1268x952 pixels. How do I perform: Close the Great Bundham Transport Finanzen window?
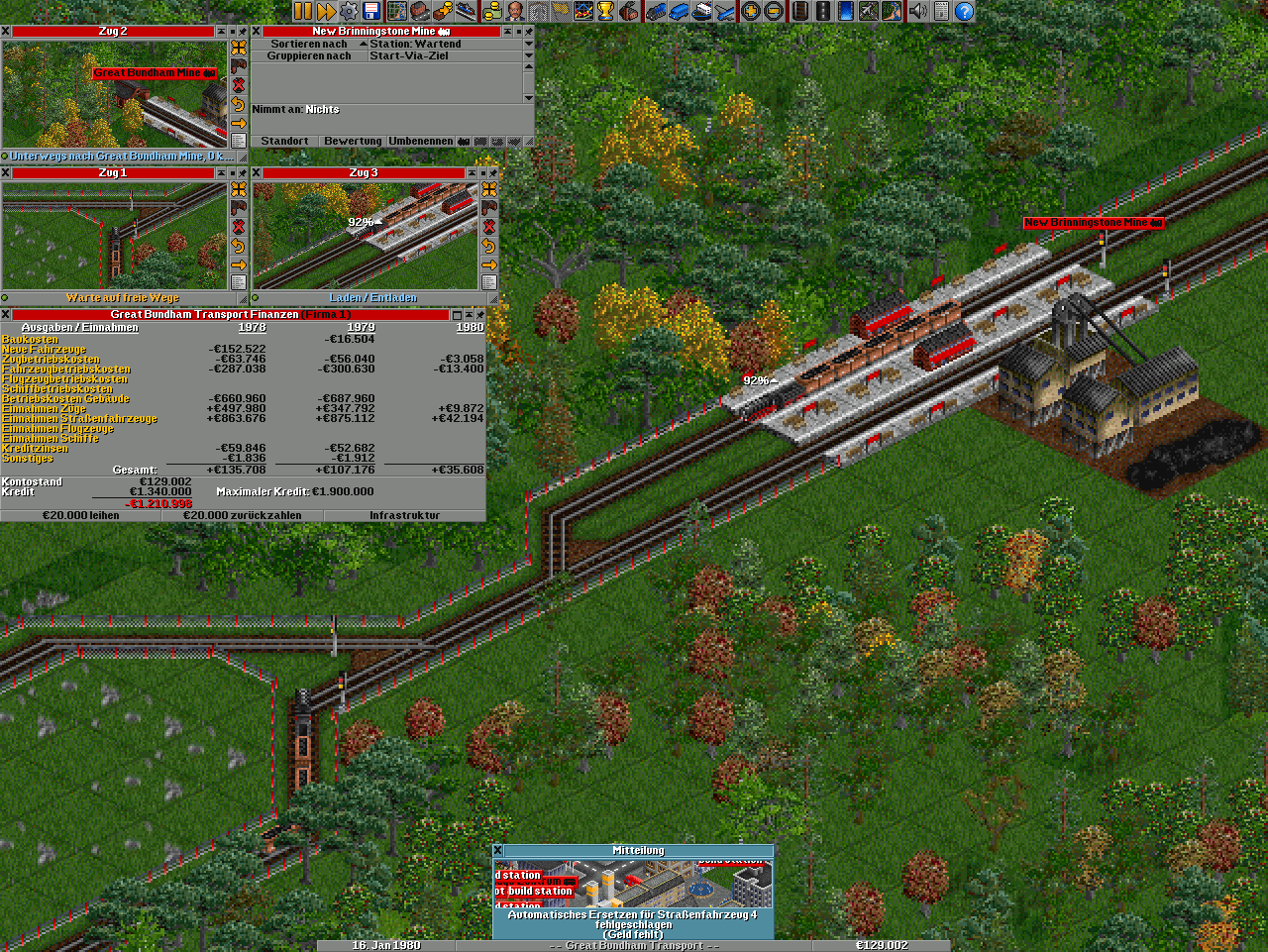(6, 315)
